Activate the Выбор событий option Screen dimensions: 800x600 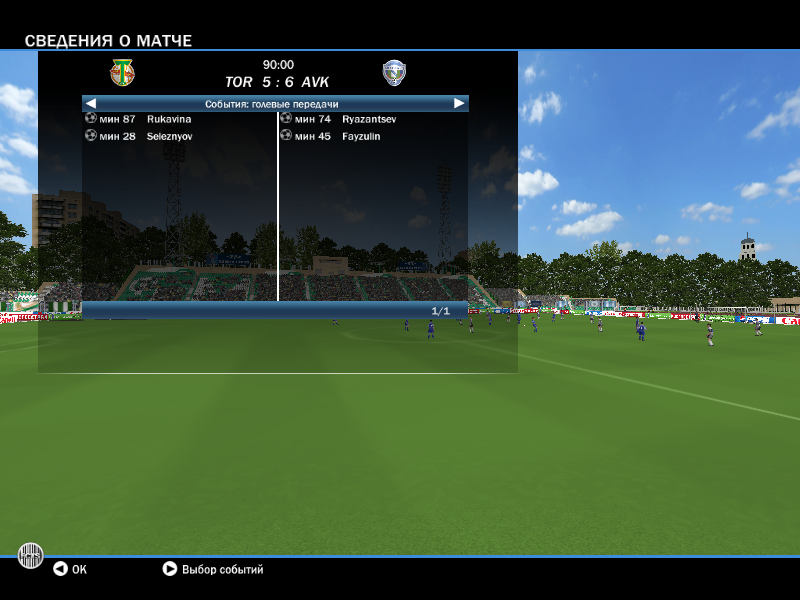click(213, 570)
